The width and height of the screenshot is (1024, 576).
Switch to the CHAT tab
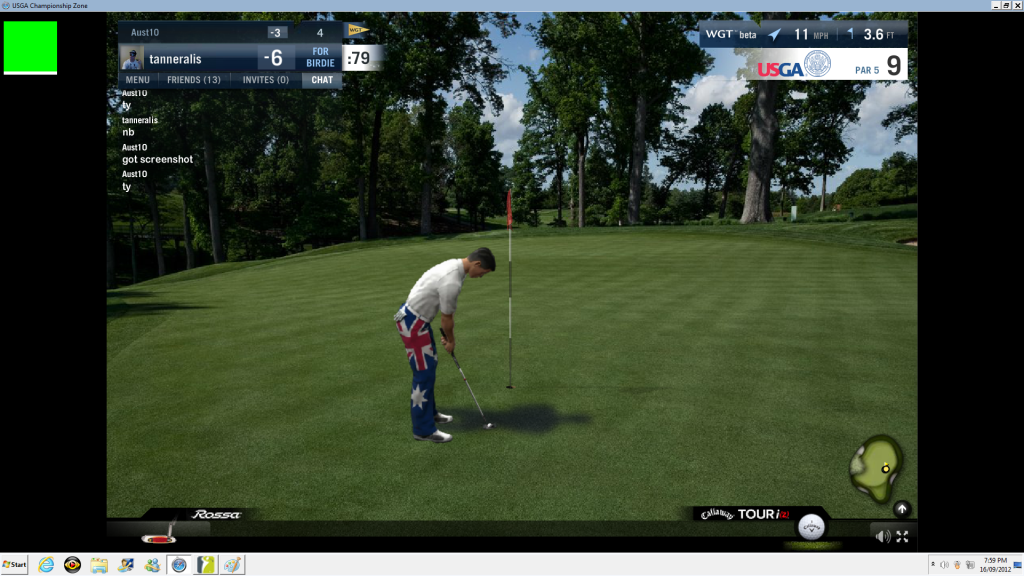coord(322,80)
